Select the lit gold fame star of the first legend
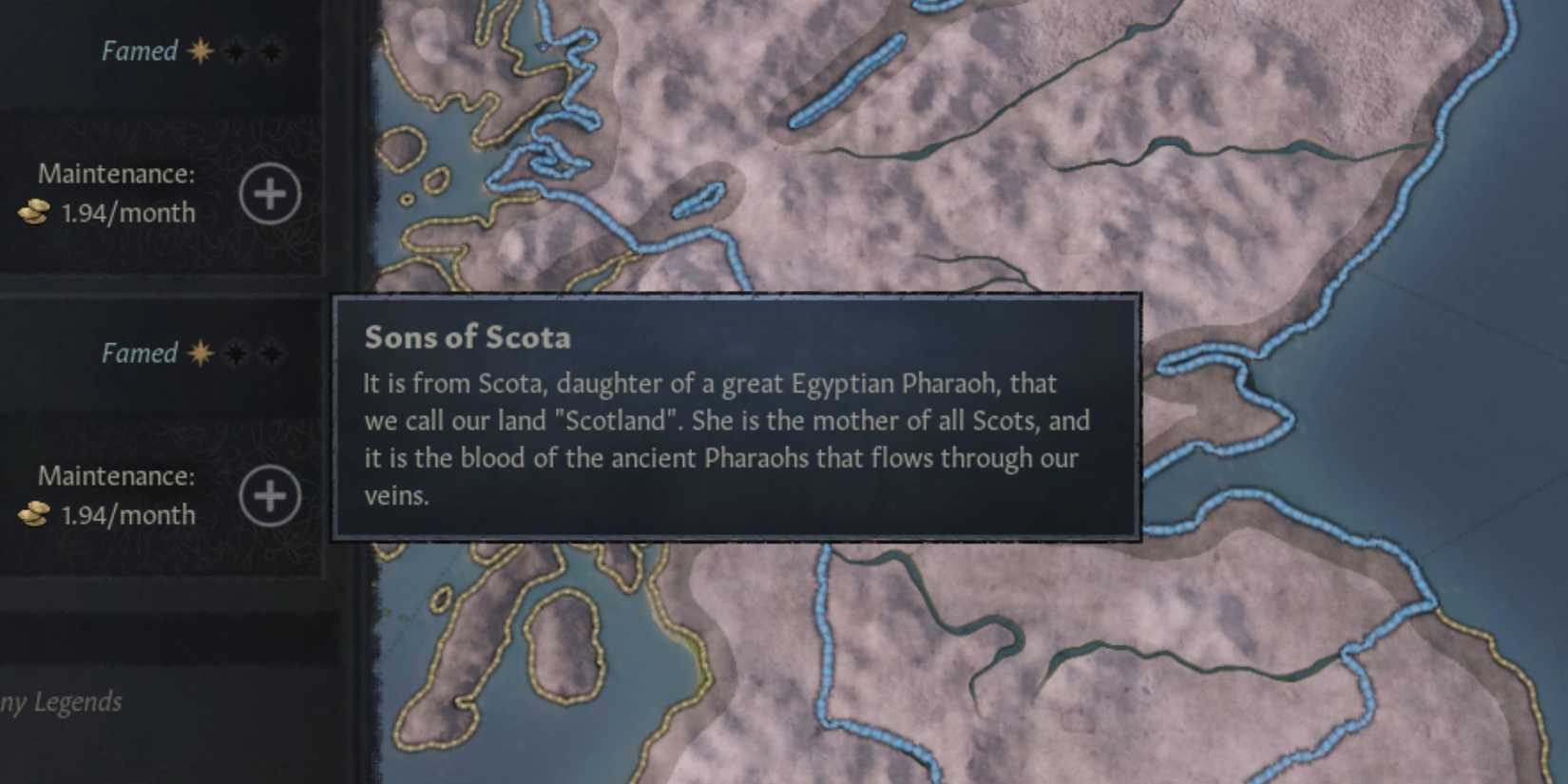The width and height of the screenshot is (1568, 784). [200, 51]
